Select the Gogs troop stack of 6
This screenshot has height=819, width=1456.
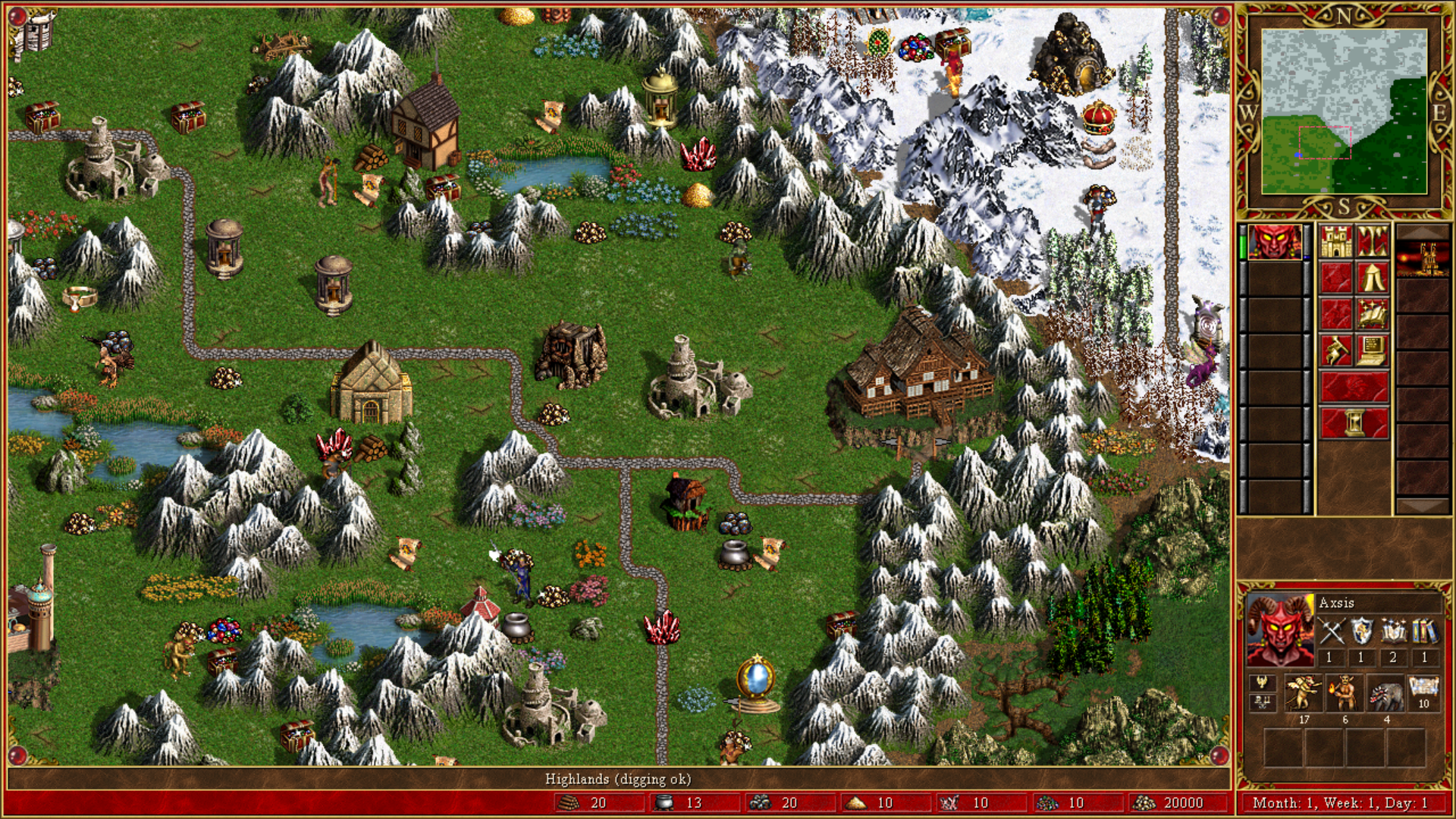(x=1345, y=694)
